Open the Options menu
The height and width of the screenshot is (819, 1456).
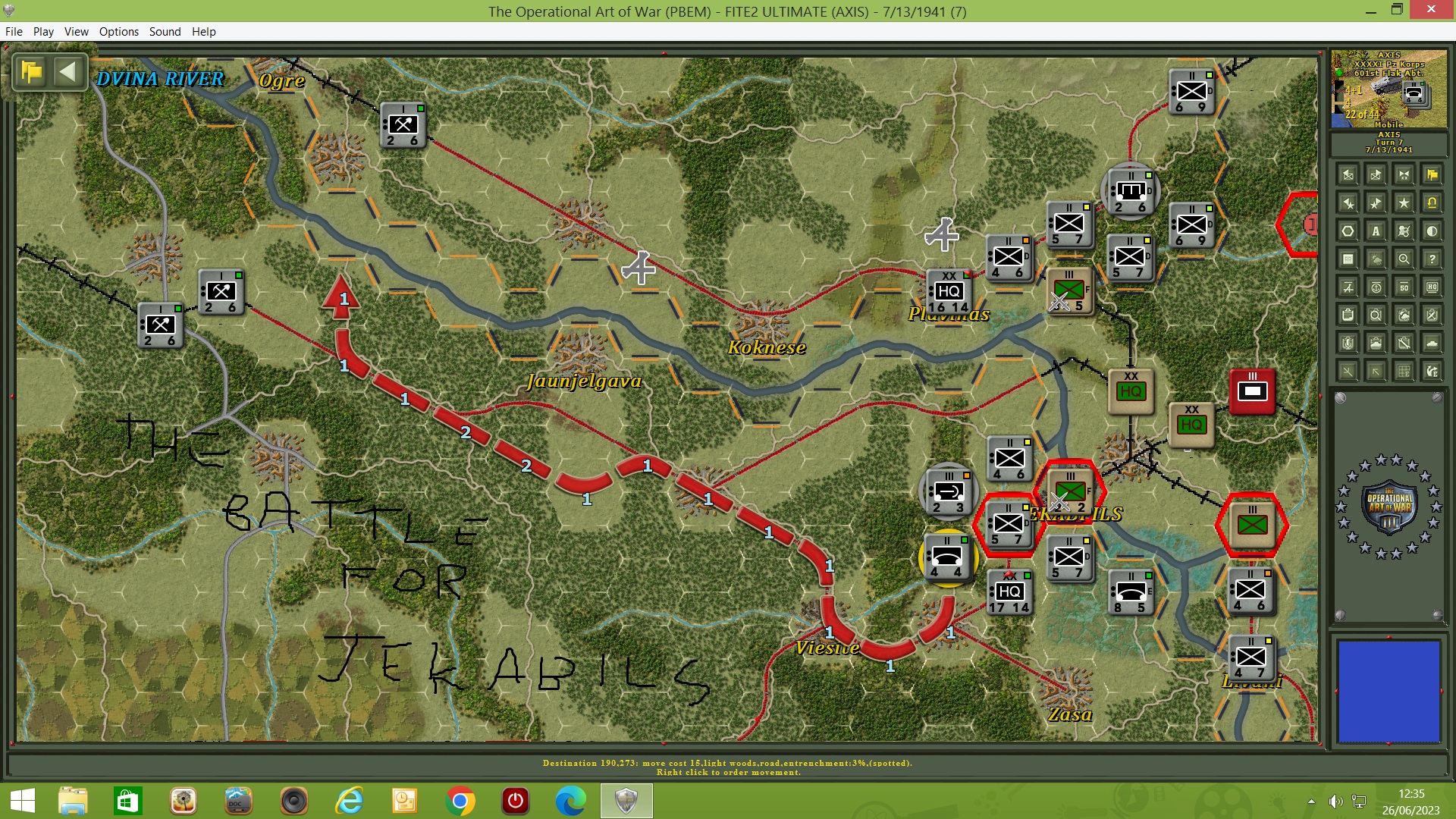click(x=118, y=31)
